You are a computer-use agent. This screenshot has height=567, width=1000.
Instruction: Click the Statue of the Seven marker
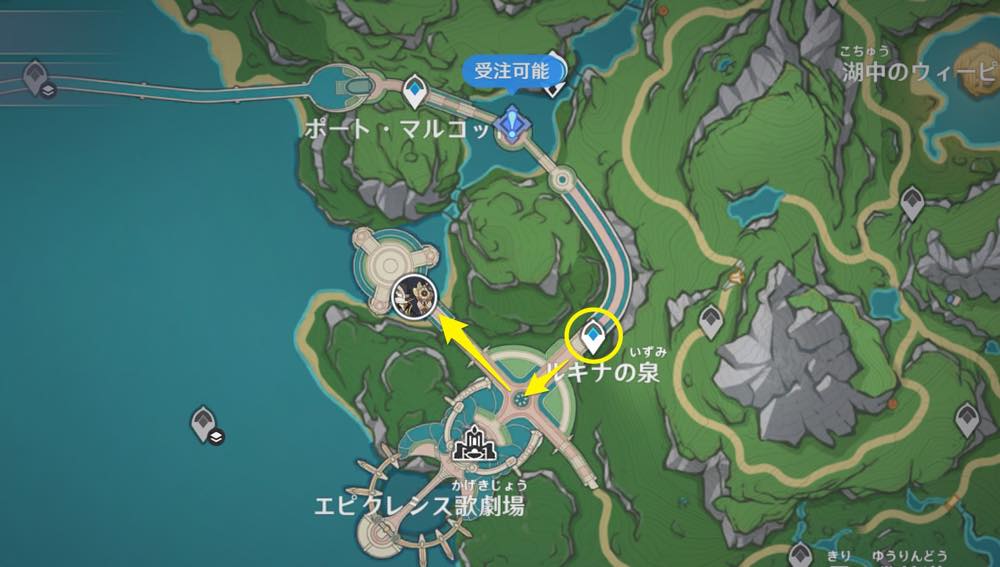(x=516, y=126)
